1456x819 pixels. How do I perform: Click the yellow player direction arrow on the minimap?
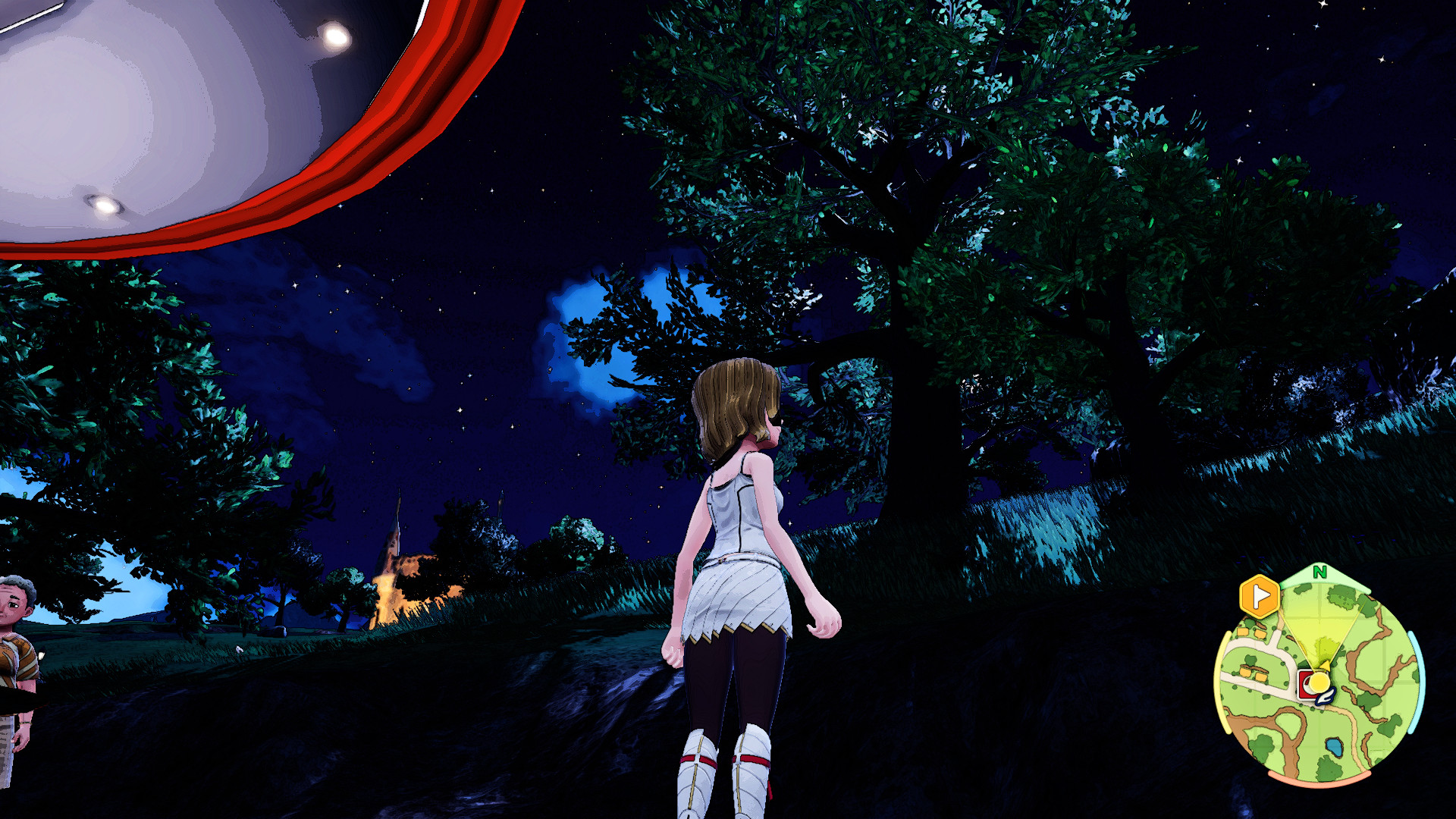1325,666
